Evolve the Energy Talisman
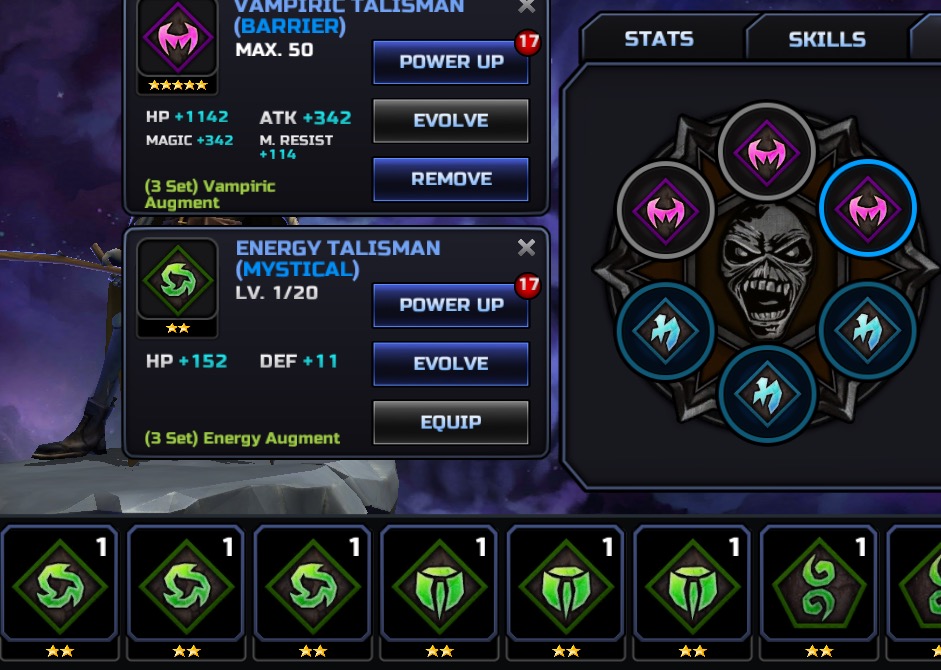The width and height of the screenshot is (941, 670). coord(450,364)
